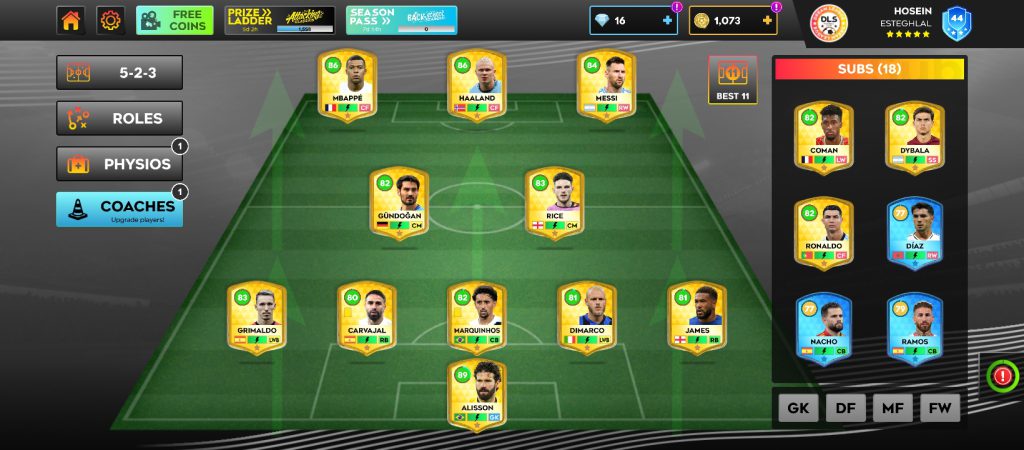Image resolution: width=1024 pixels, height=450 pixels.
Task: Open Coaches to upgrade players
Action: pyautogui.click(x=119, y=209)
